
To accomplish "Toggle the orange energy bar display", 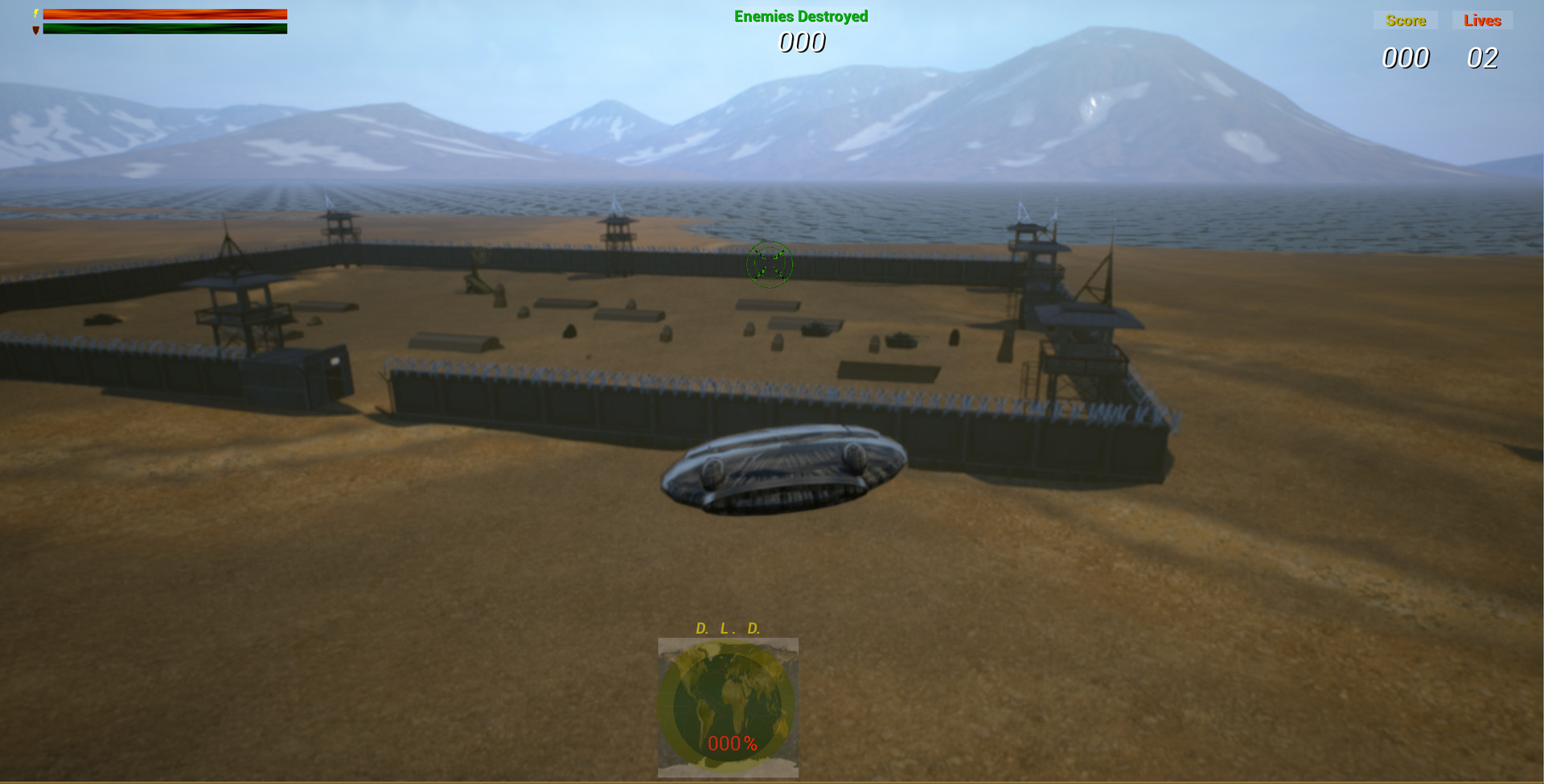I will pyautogui.click(x=165, y=13).
